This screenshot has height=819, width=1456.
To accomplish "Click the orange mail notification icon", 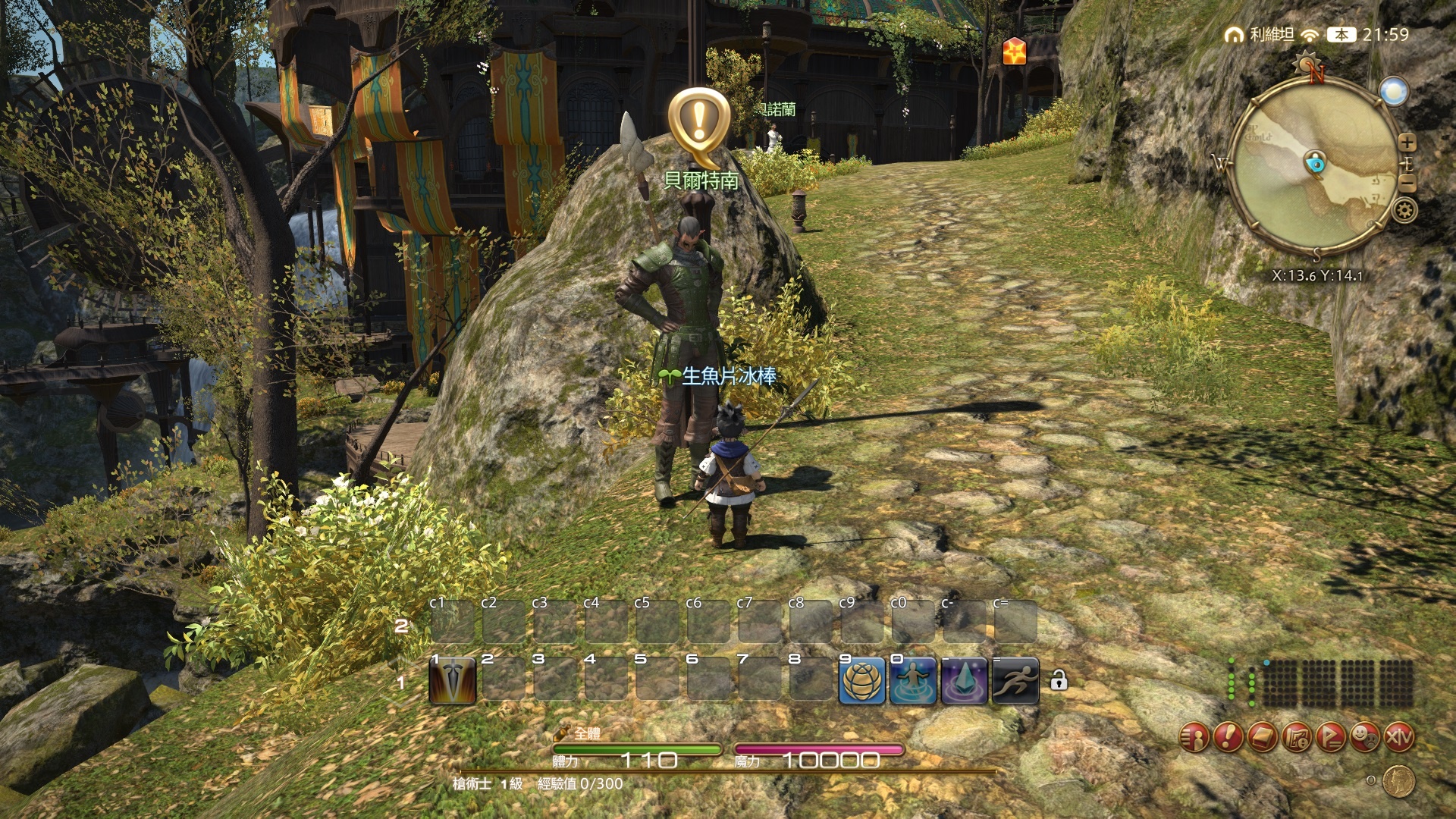I will [x=1014, y=52].
